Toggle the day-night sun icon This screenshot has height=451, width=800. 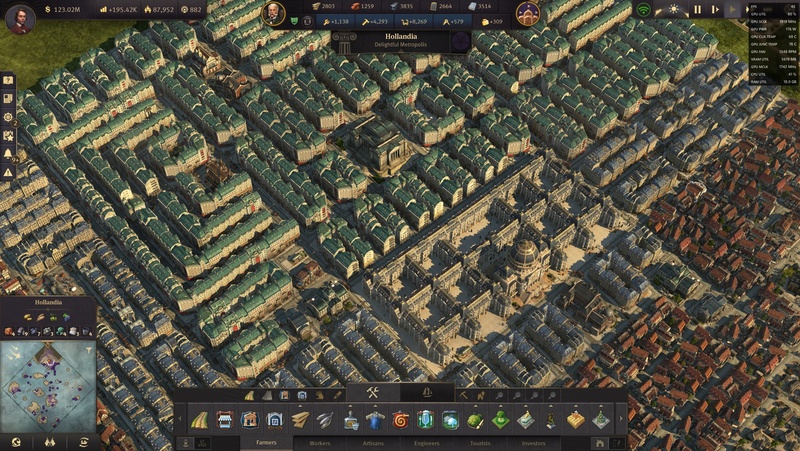(x=673, y=10)
